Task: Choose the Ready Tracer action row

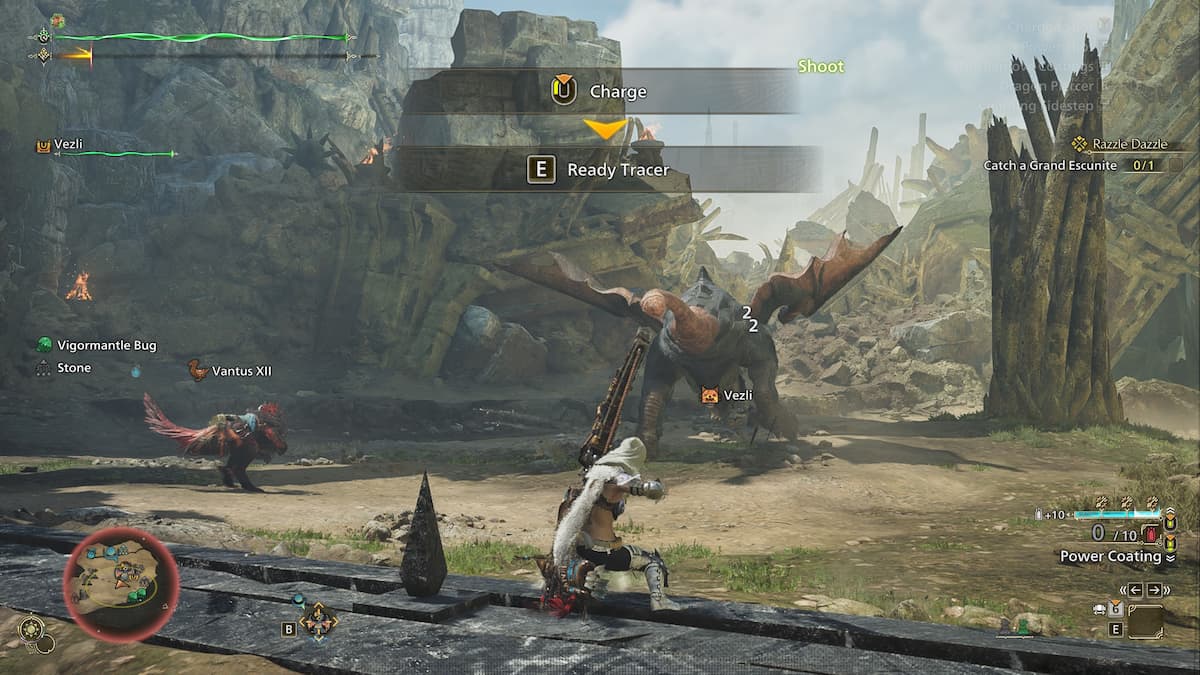Action: pos(608,170)
